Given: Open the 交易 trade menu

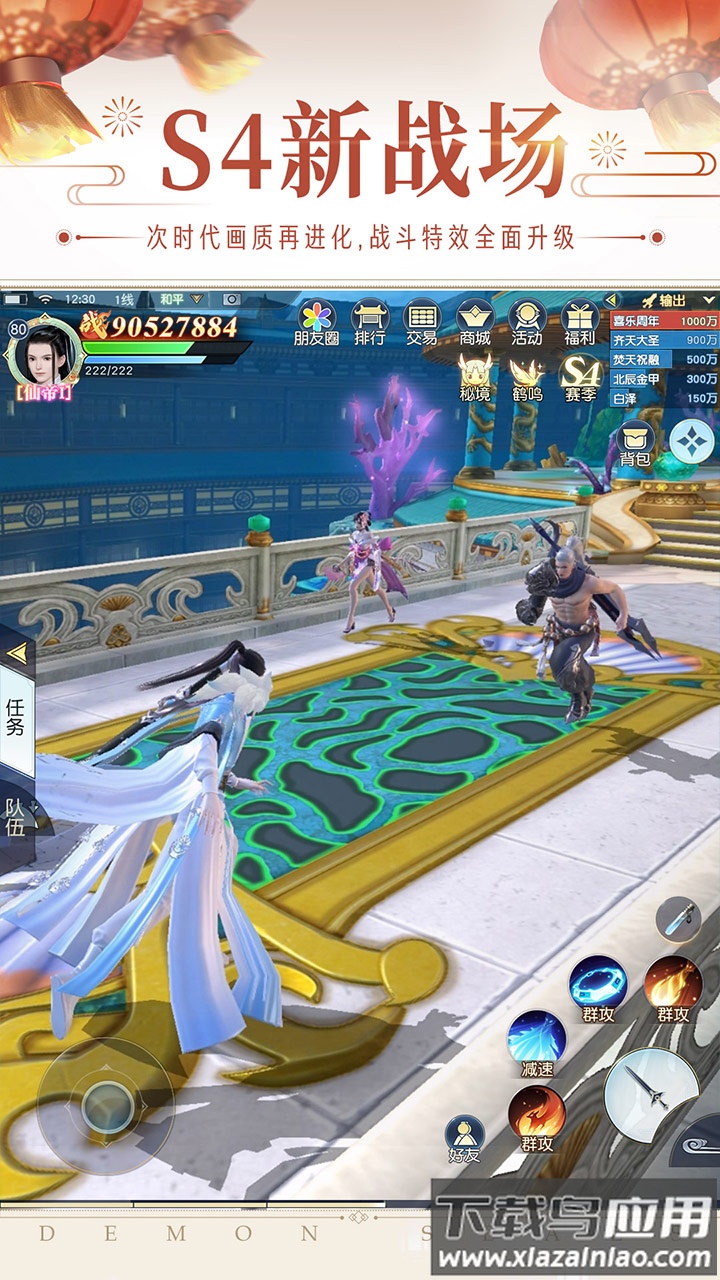Looking at the screenshot, I should [421, 322].
